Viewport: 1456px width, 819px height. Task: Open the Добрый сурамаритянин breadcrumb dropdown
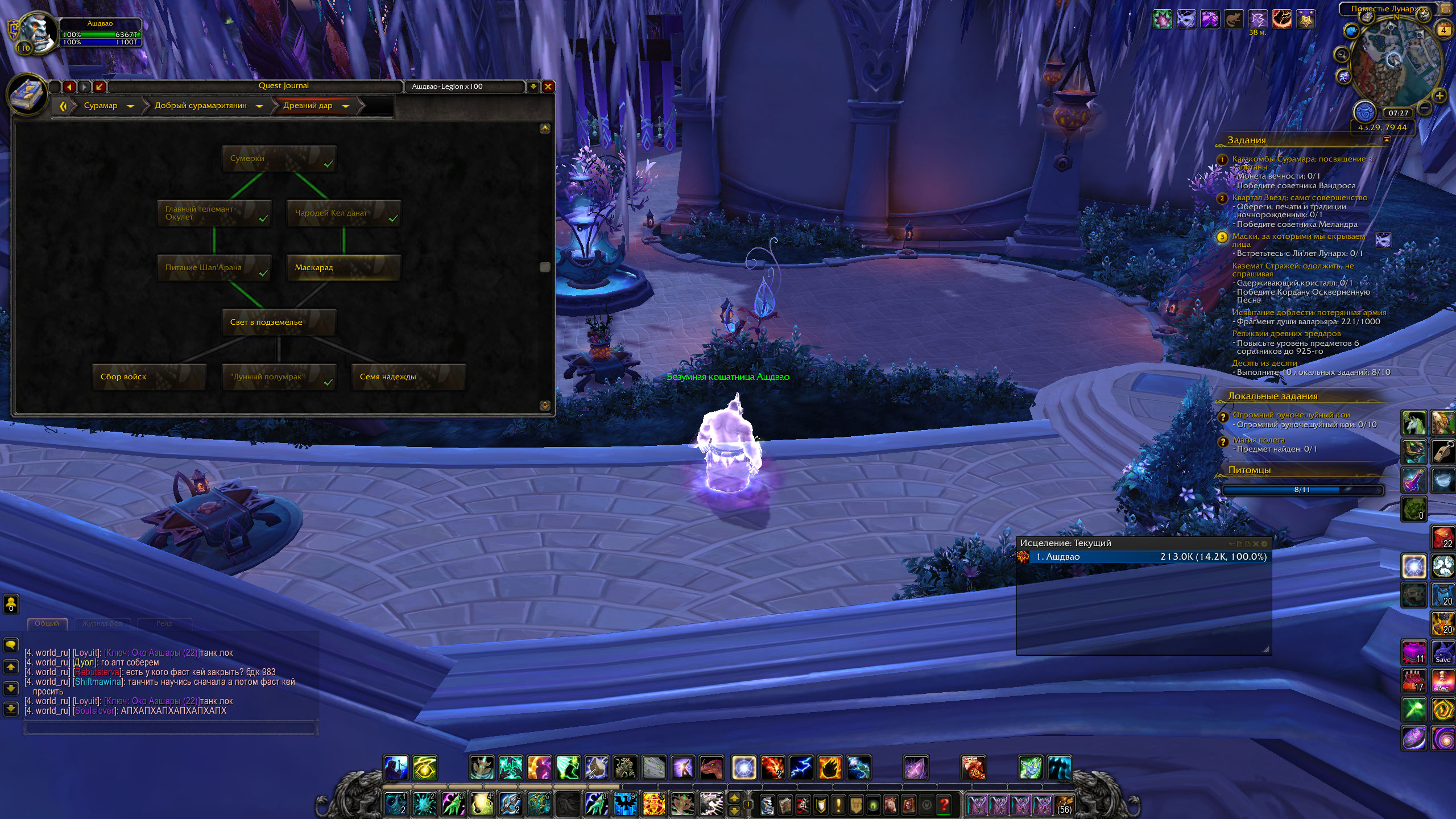[259, 106]
